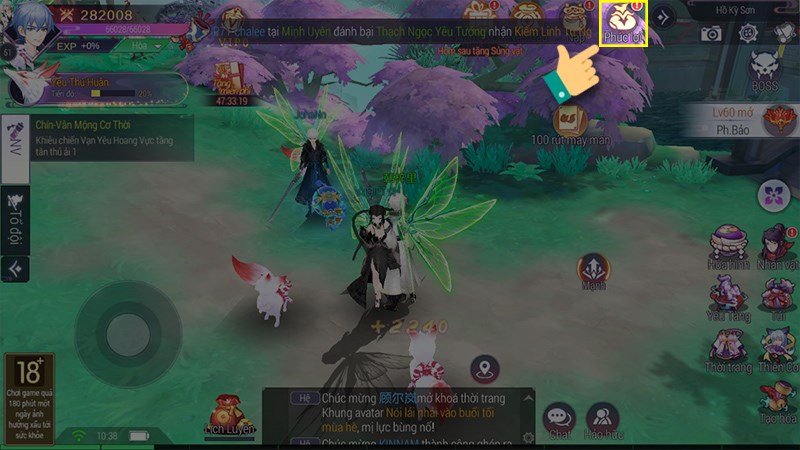Image resolution: width=800 pixels, height=450 pixels.
Task: Open the Túi bag inventory
Action: 777,295
